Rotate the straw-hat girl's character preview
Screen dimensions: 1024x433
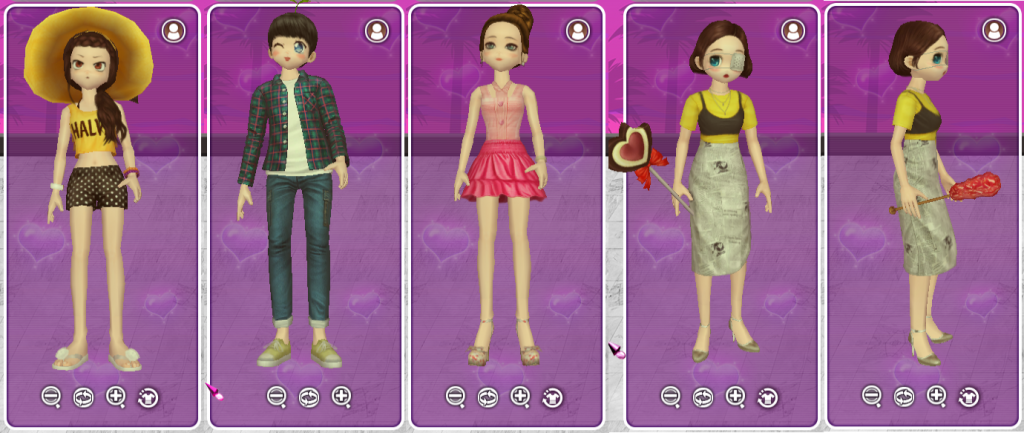(x=83, y=396)
